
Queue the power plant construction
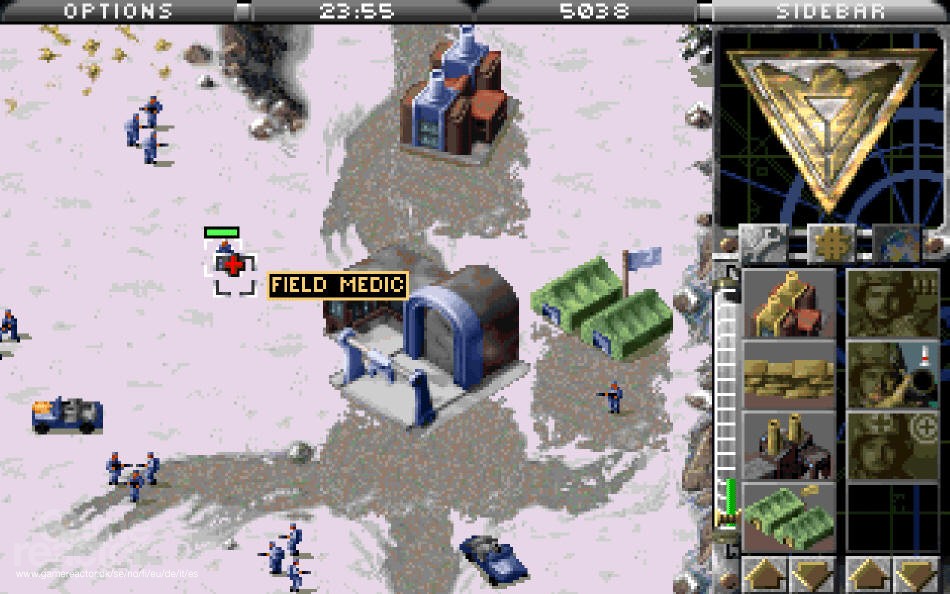coord(789,446)
